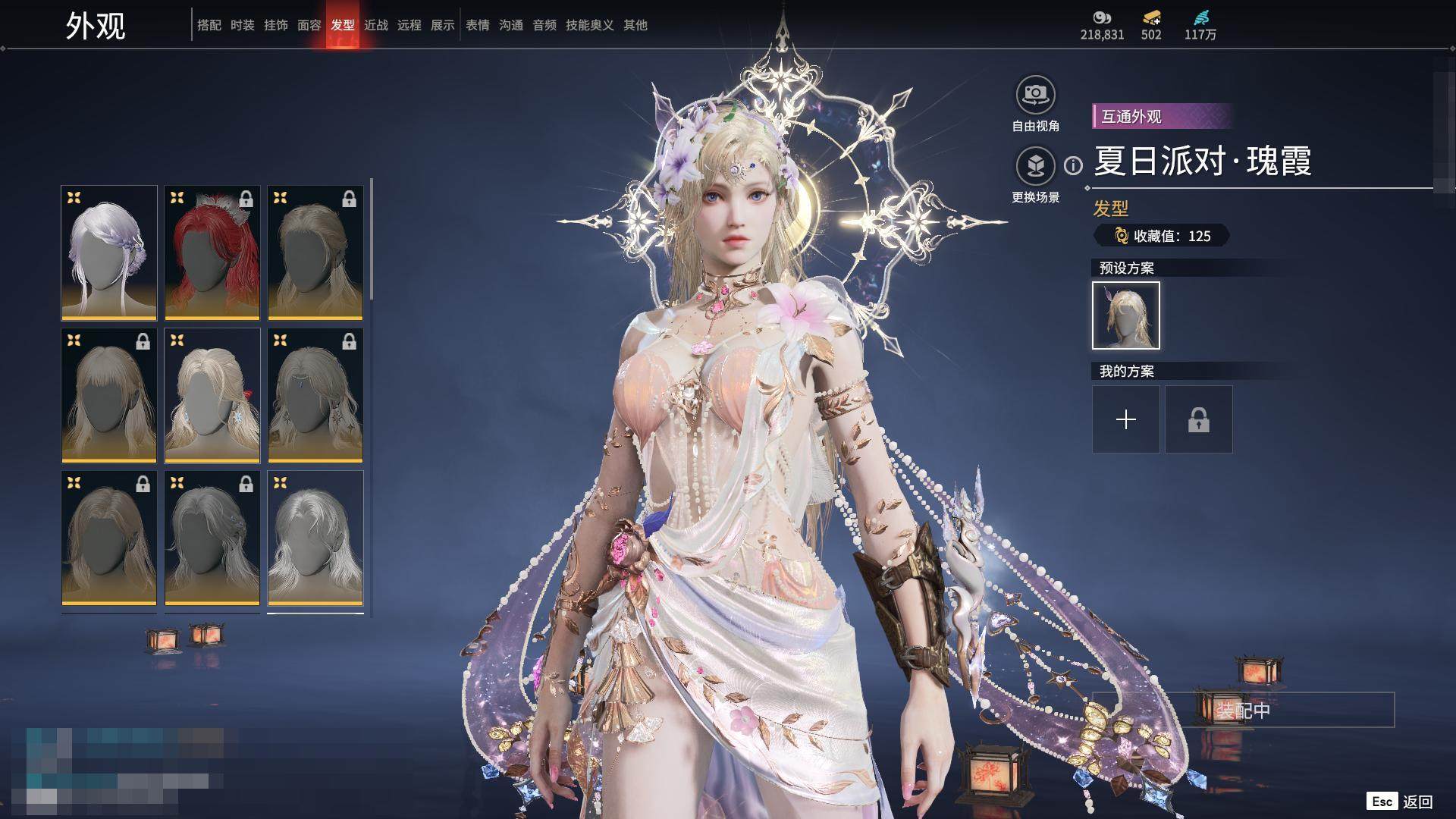Open the info icon beside the hairstyle name
Image resolution: width=1456 pixels, height=819 pixels.
[1072, 165]
